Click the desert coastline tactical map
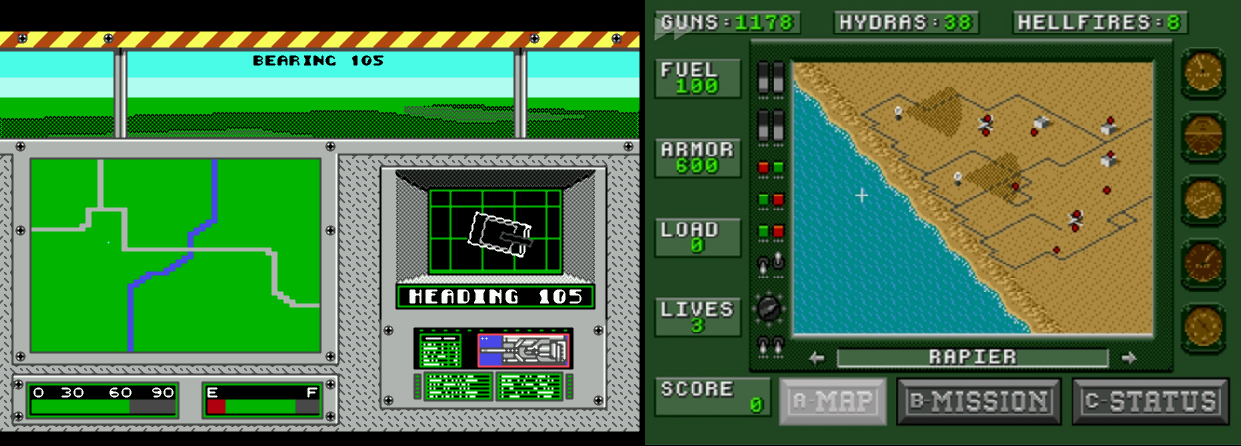The image size is (1241, 446). 972,199
